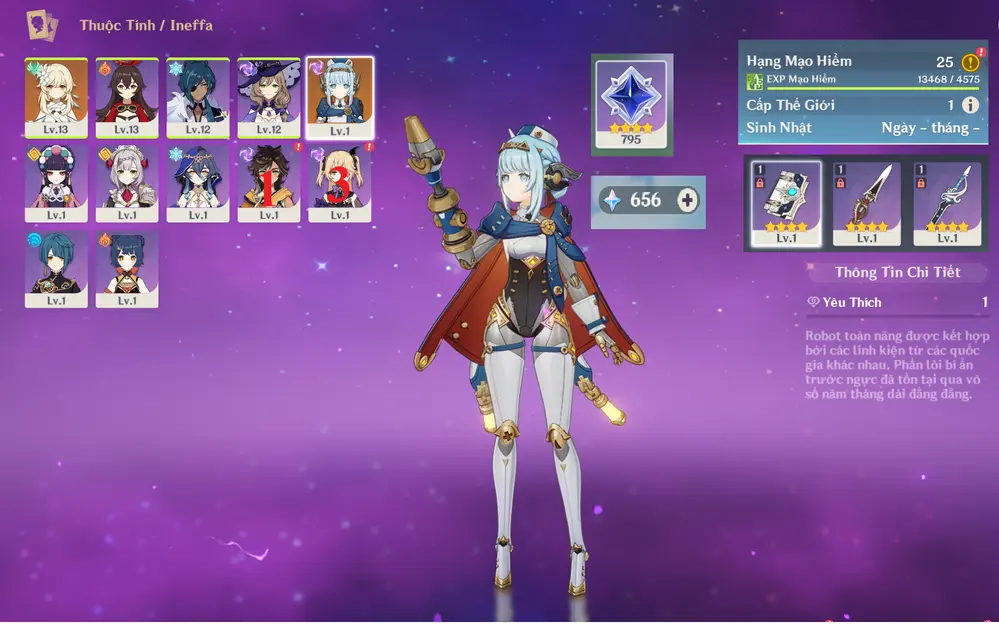Select Xingqiu's Hydro portrait

click(56, 268)
